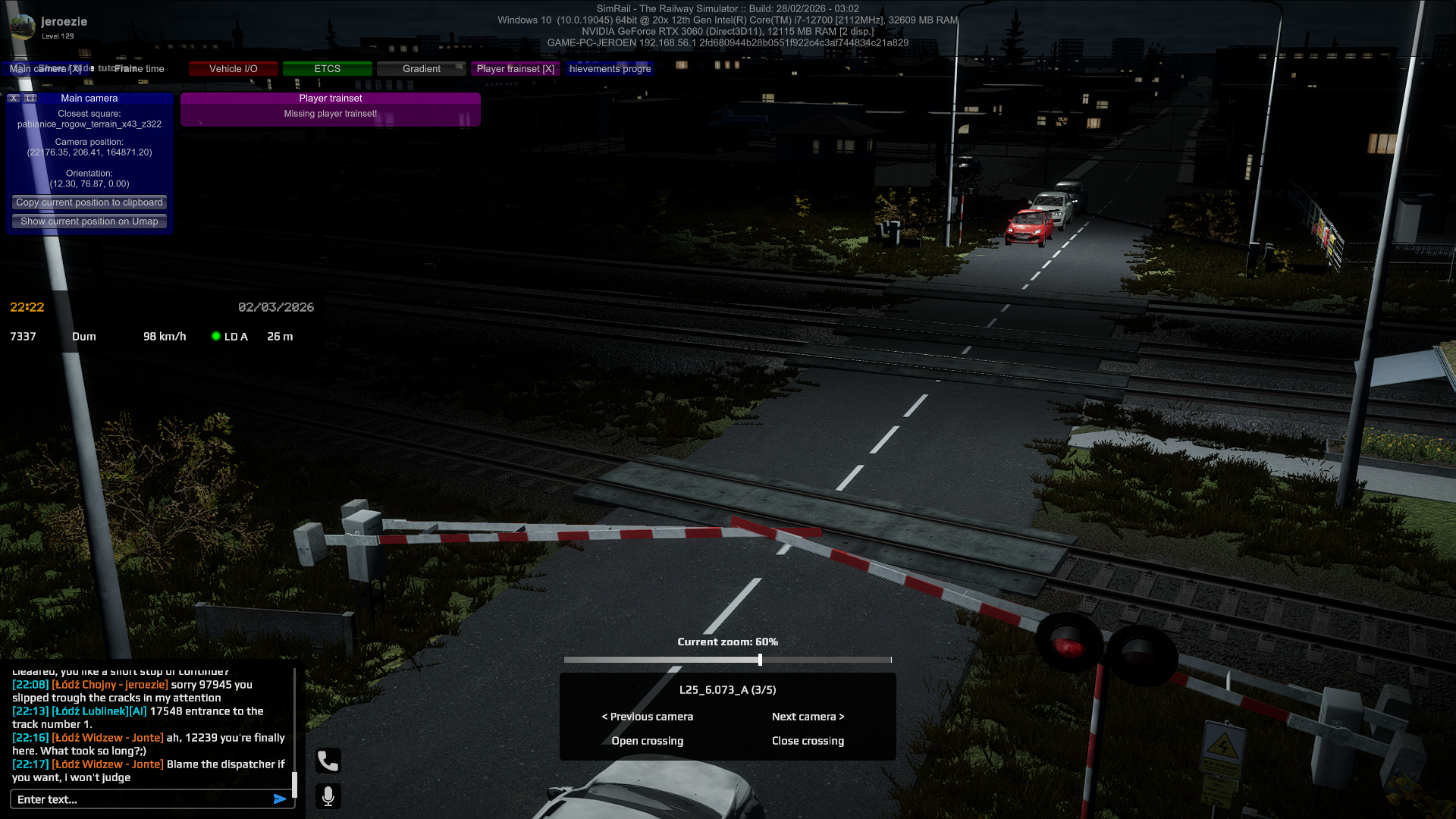Show the Gradient debug panel
Image resolution: width=1456 pixels, height=819 pixels.
tap(421, 69)
